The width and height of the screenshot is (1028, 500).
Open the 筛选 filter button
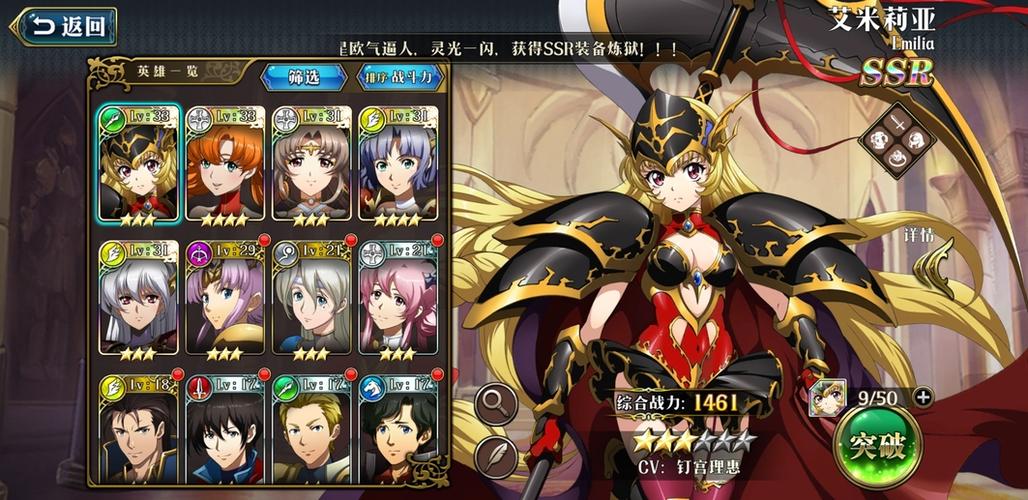[x=304, y=77]
